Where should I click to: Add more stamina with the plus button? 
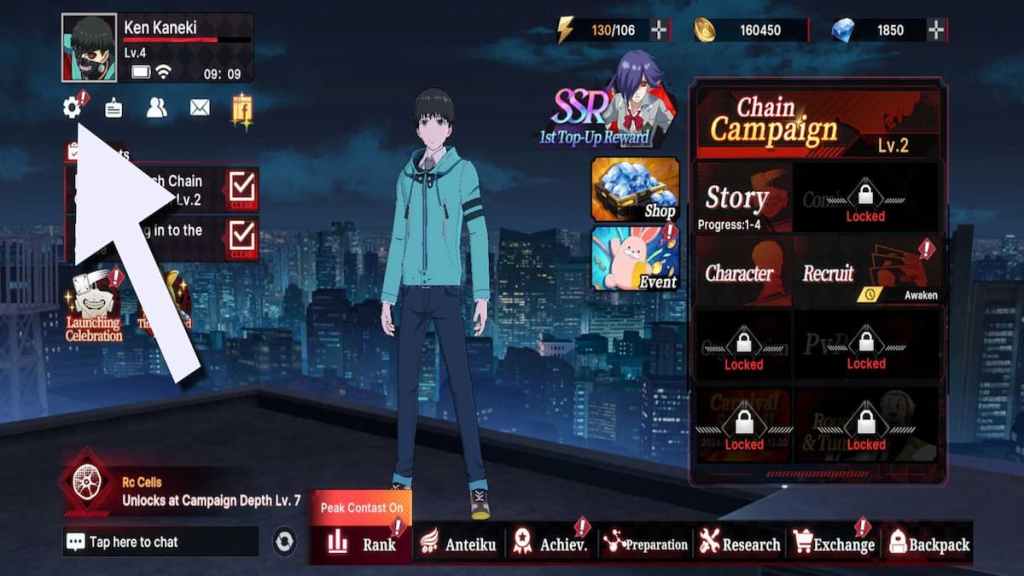(660, 30)
